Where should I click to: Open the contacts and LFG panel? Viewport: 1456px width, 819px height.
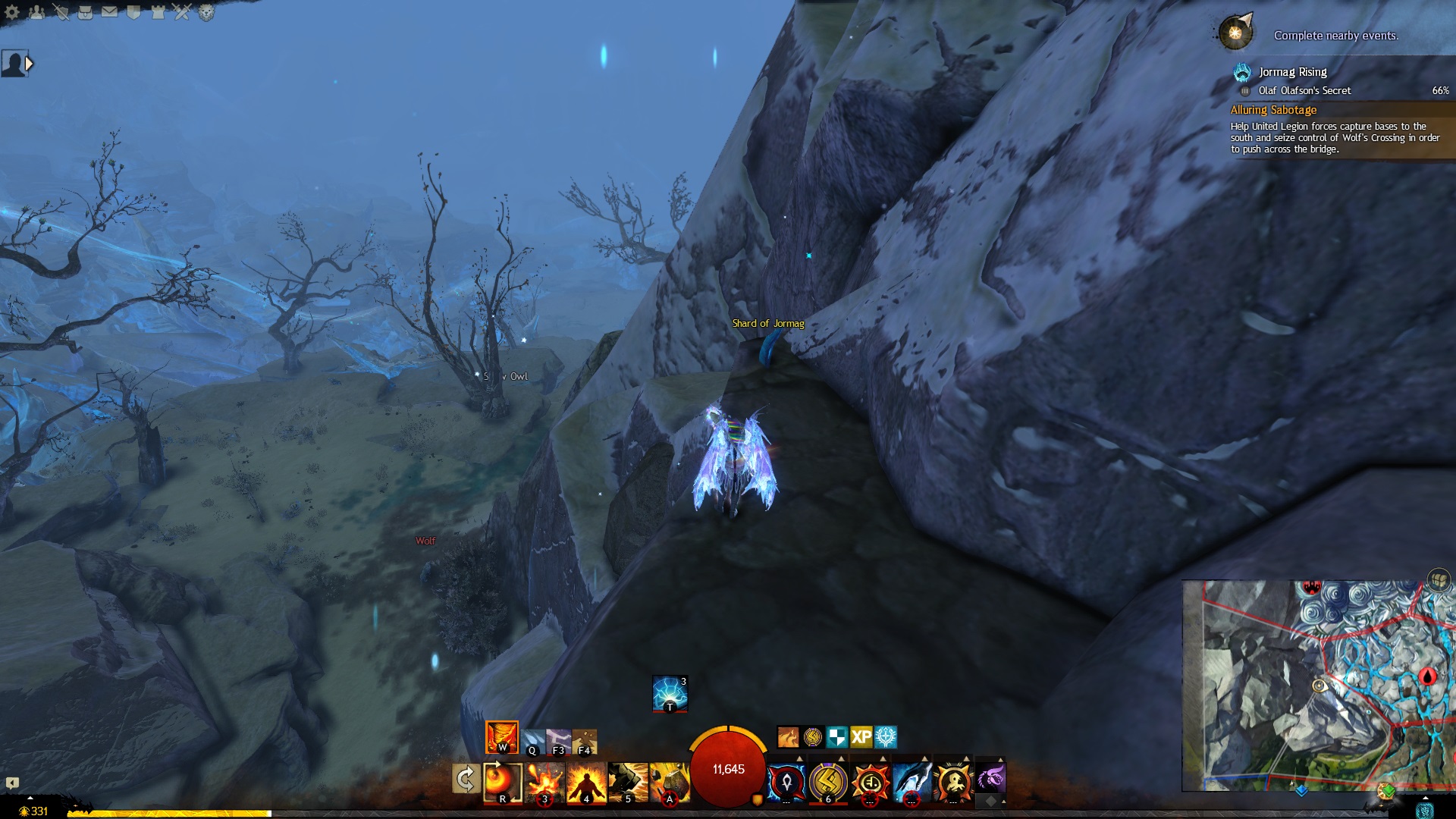[36, 11]
